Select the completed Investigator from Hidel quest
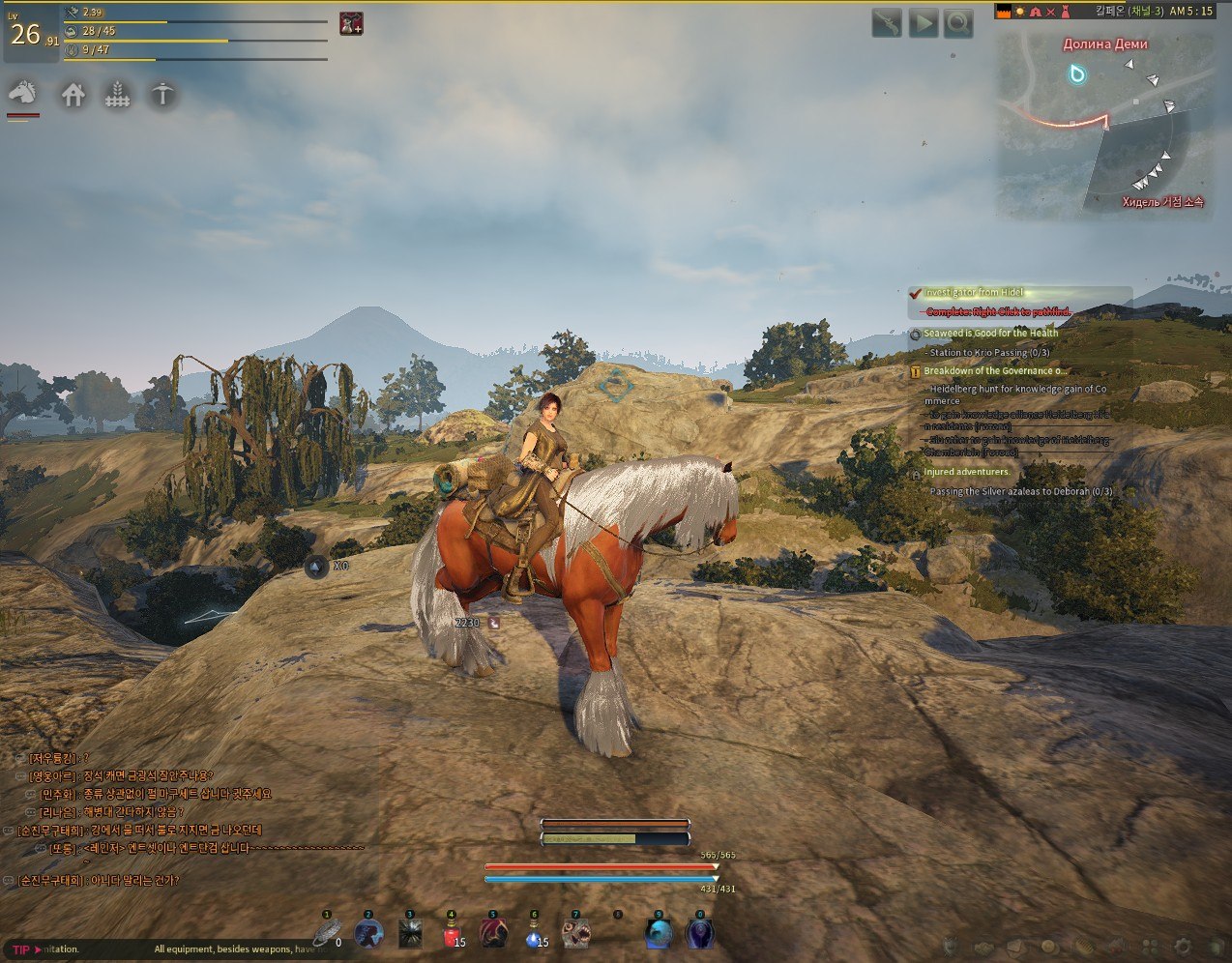Image resolution: width=1232 pixels, height=963 pixels. 973,293
